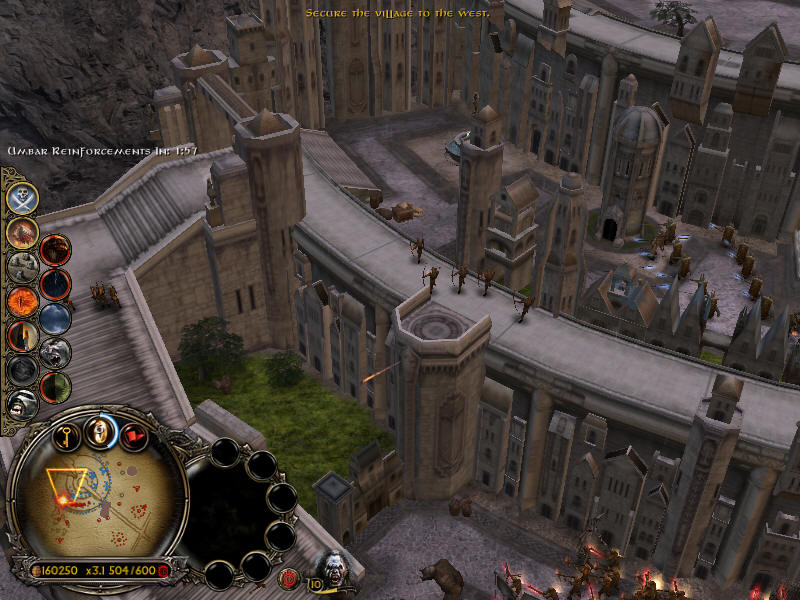
Task: Click the golden key button above minimap
Action: pyautogui.click(x=68, y=436)
